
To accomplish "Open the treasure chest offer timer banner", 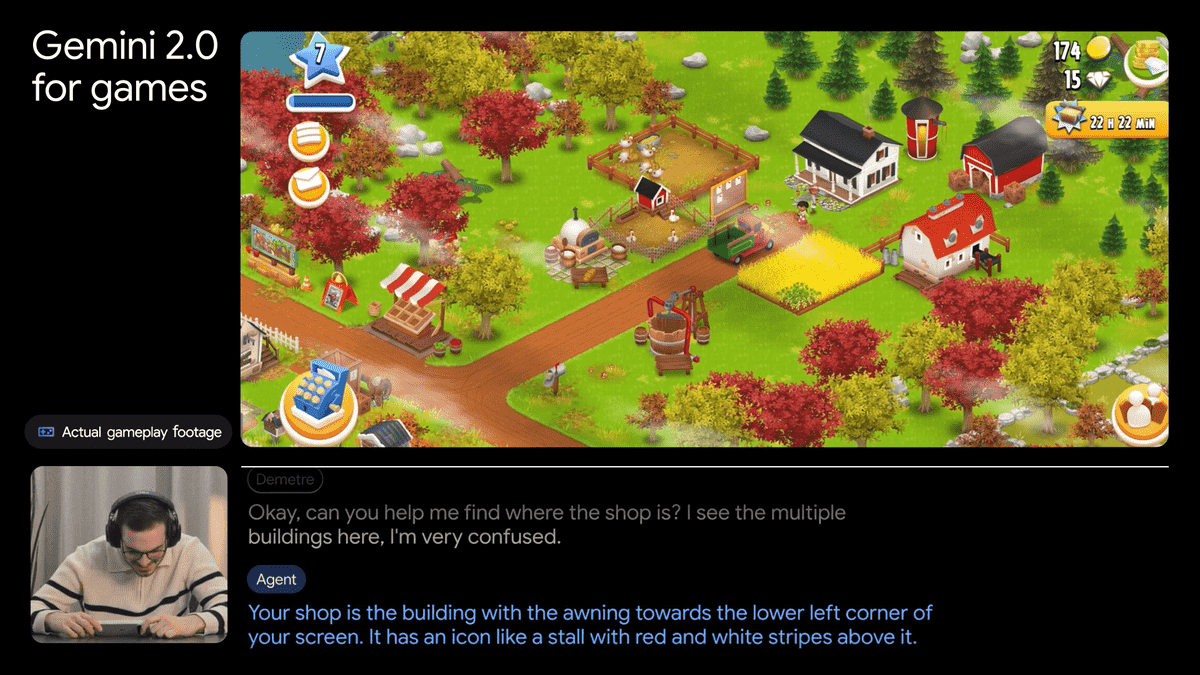I will (x=1106, y=120).
